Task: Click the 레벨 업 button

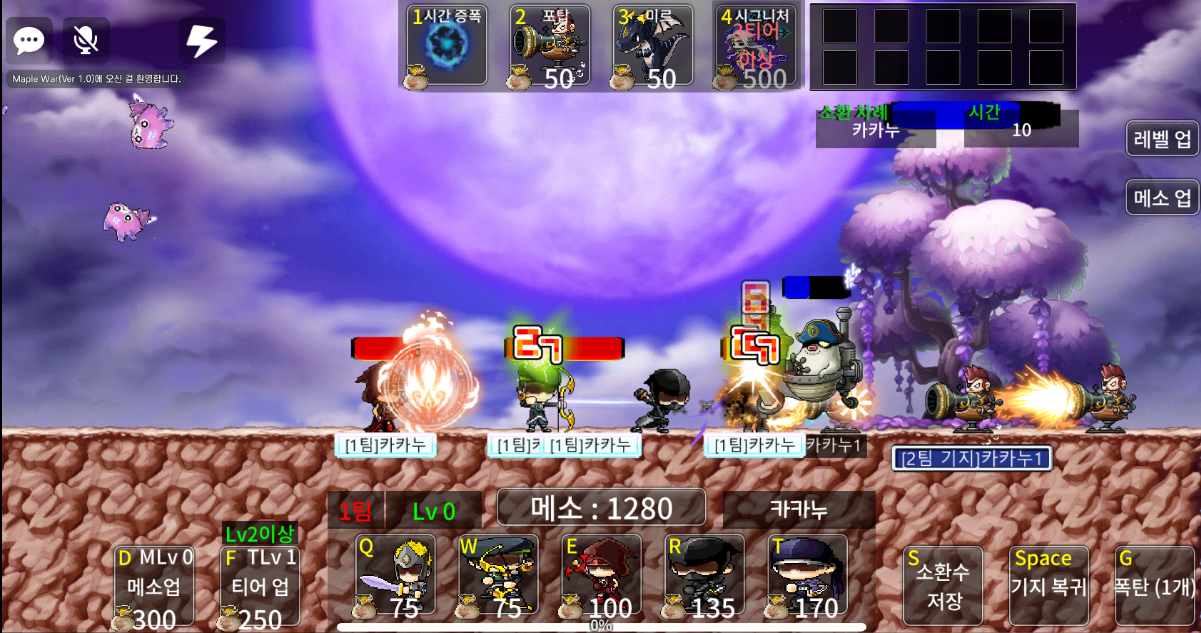Action: click(x=1162, y=139)
